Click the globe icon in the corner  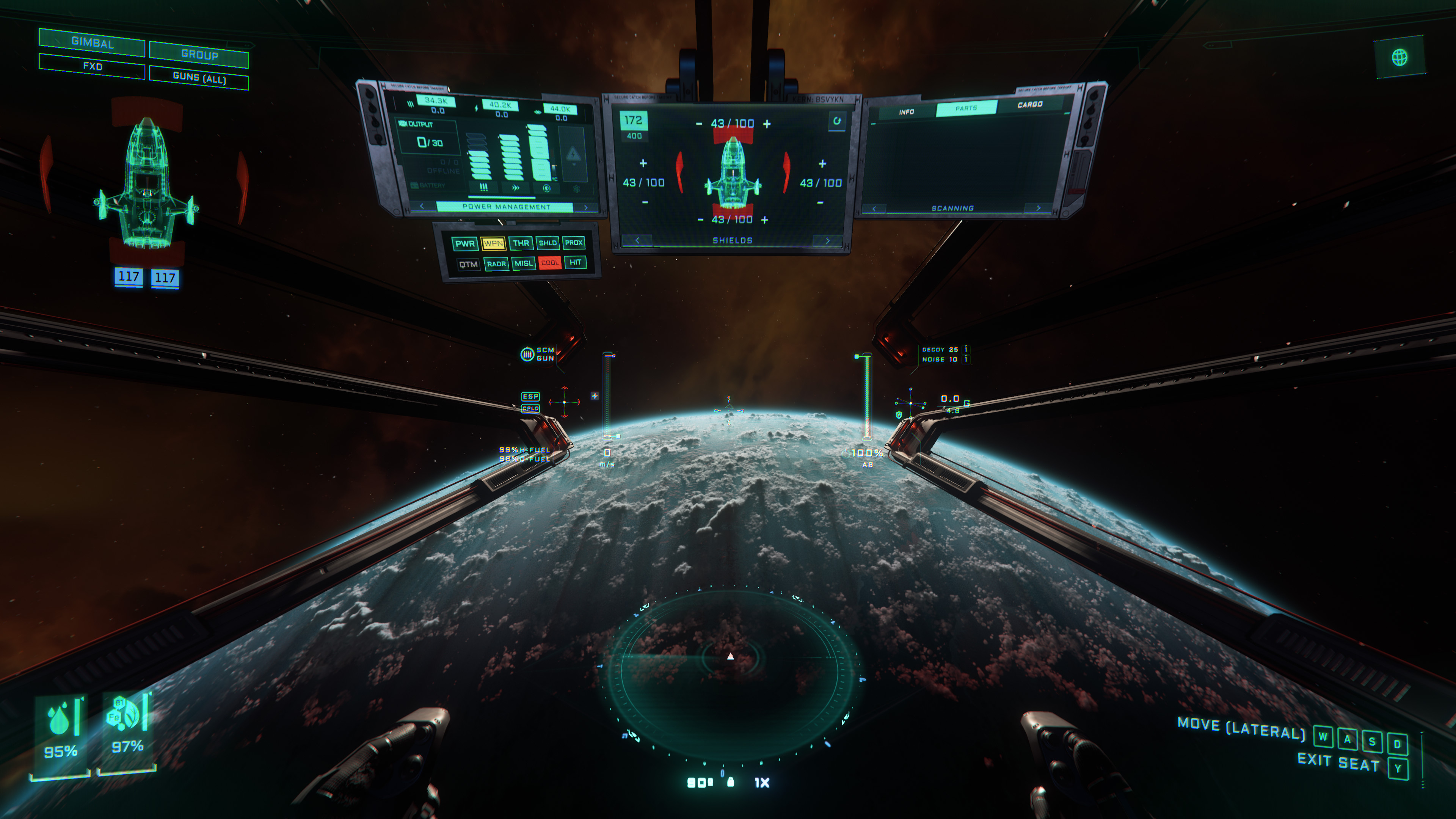pyautogui.click(x=1400, y=57)
